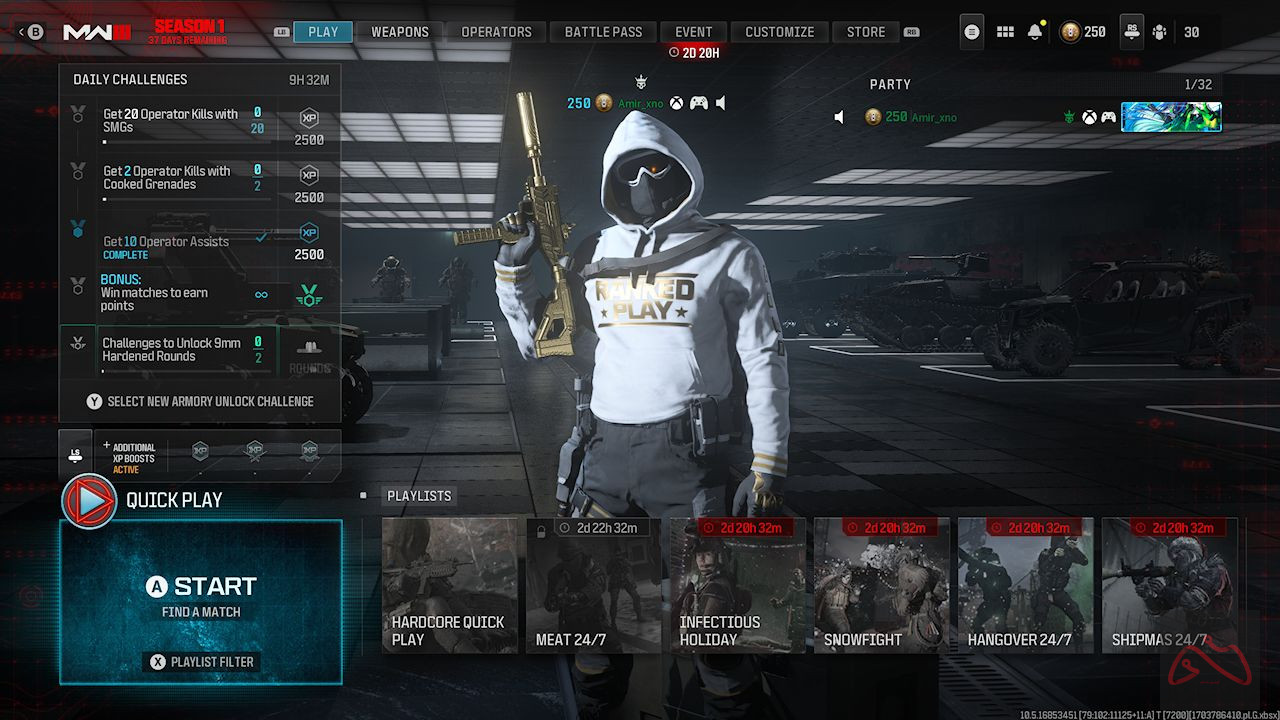
Task: Open the channels grid icon
Action: [x=1005, y=31]
